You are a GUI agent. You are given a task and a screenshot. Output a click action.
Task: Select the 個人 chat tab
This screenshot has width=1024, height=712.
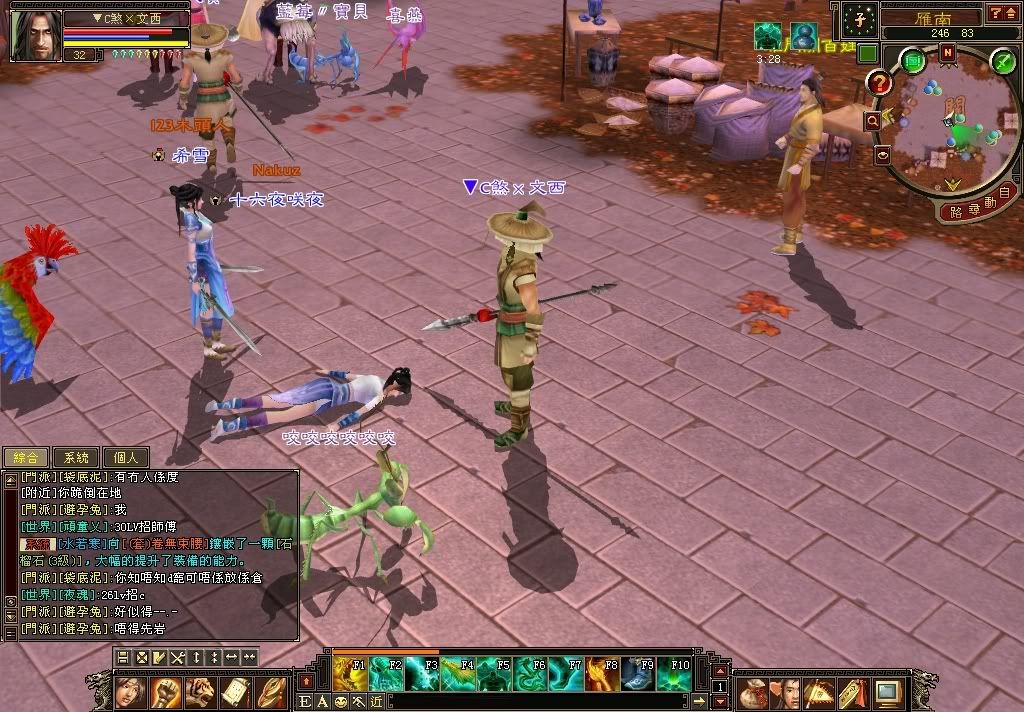(125, 457)
